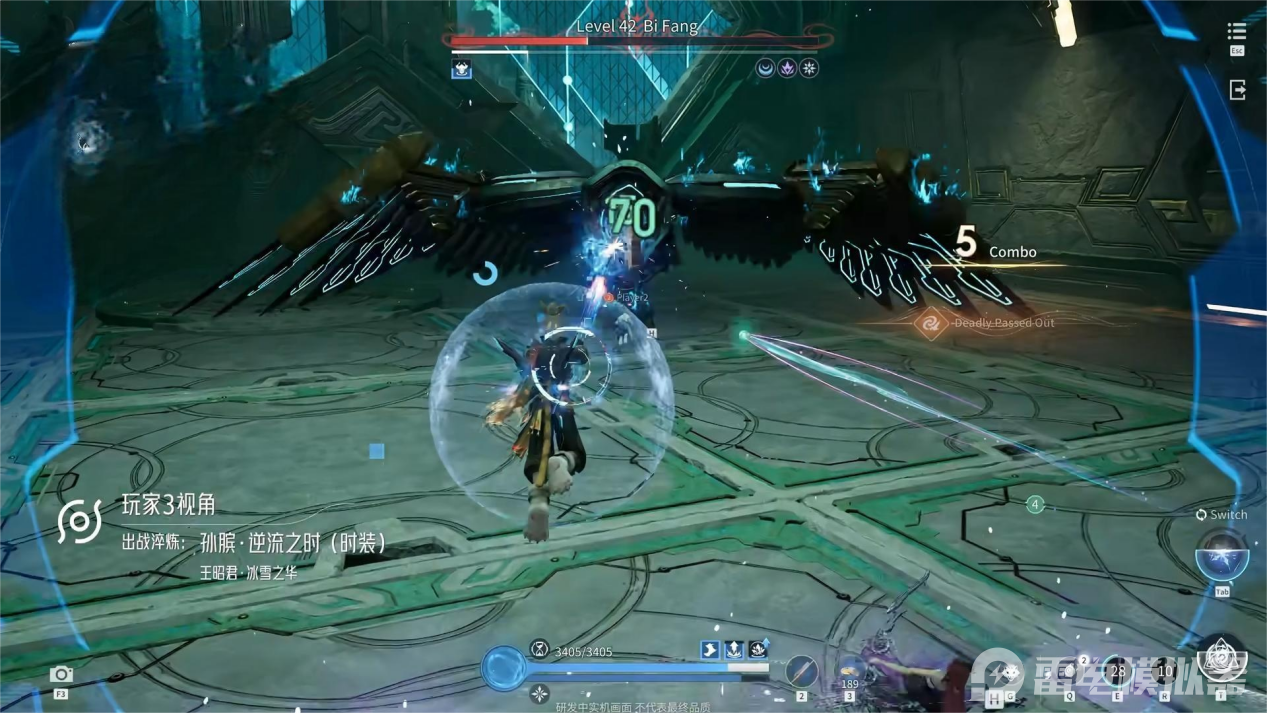Trigger the skill with cooldown 28

[1117, 671]
